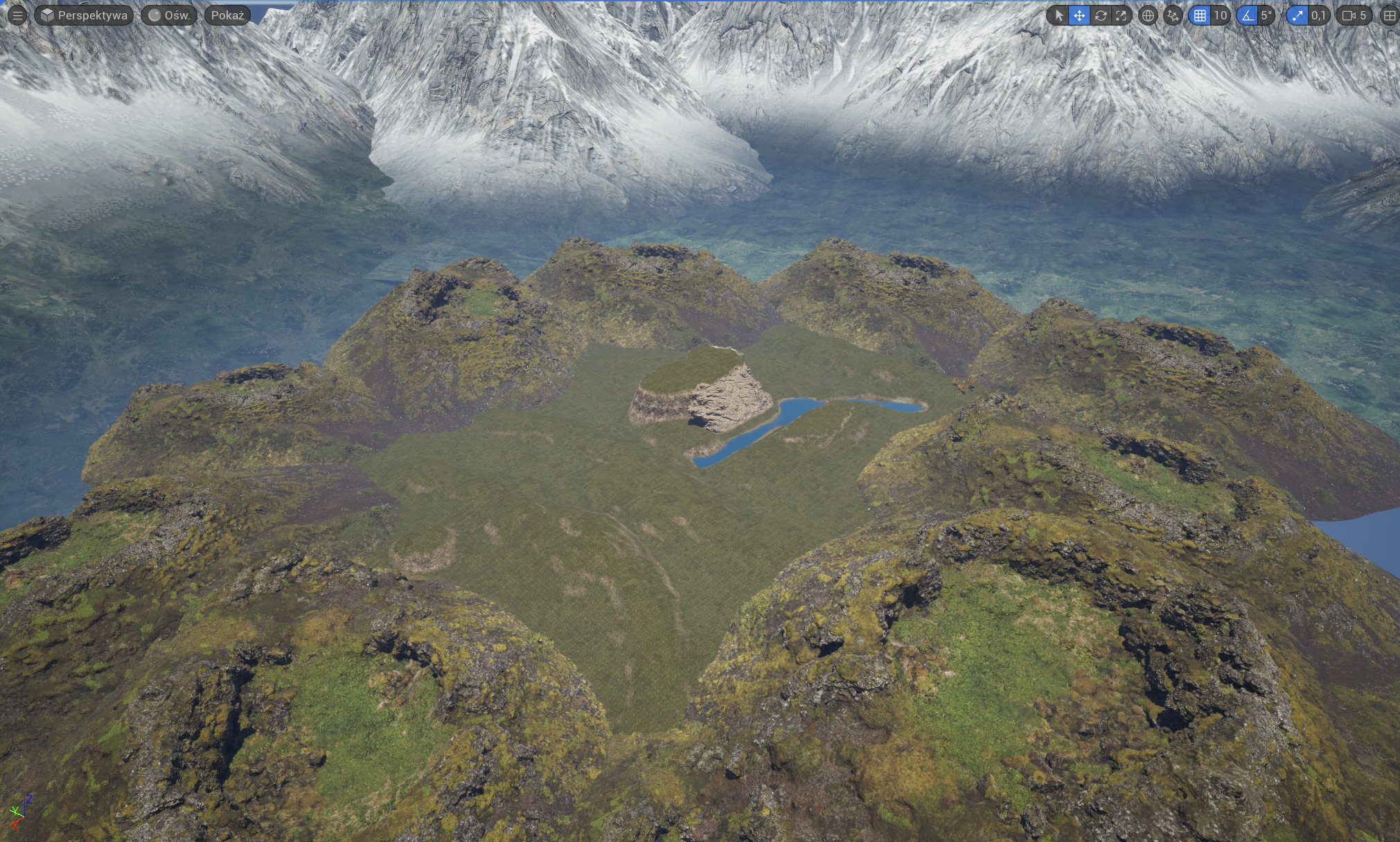The width and height of the screenshot is (1400, 842).
Task: Choose the four-arrow translate tool
Action: 1079,15
